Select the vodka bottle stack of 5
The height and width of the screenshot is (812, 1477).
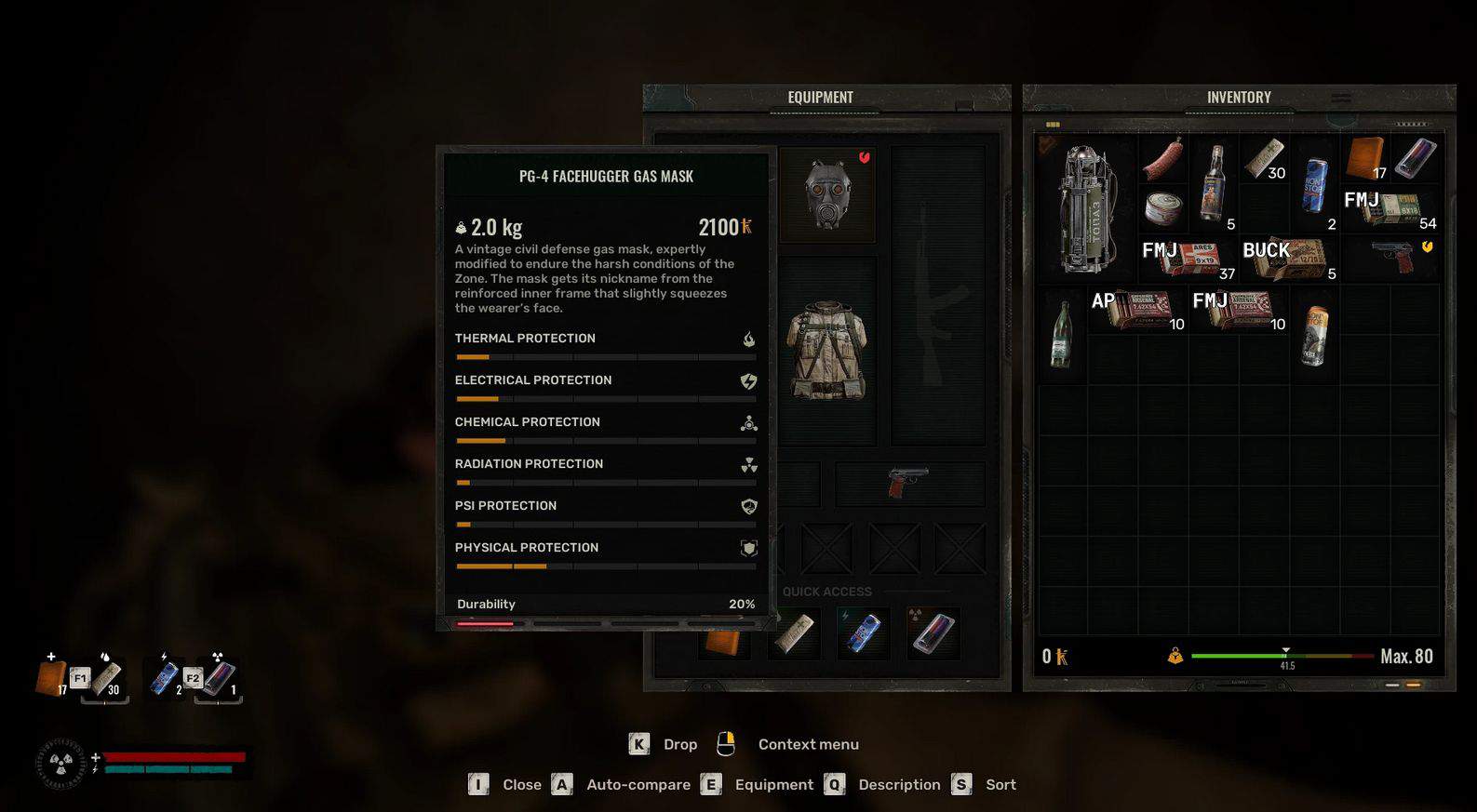coord(1213,183)
